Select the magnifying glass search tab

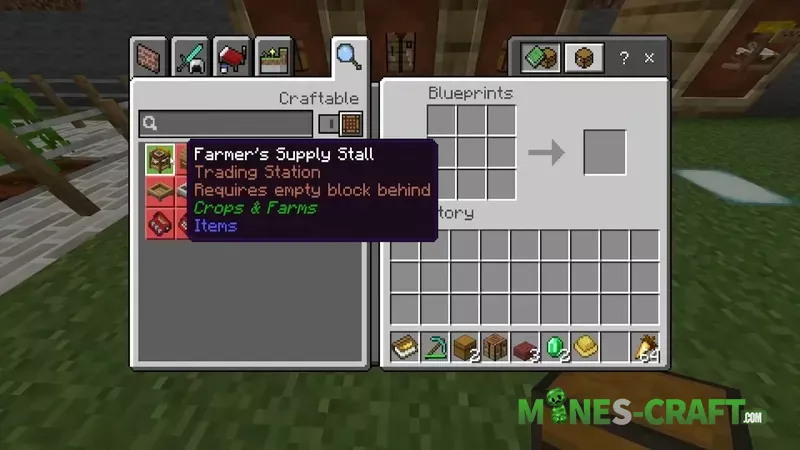pyautogui.click(x=348, y=56)
